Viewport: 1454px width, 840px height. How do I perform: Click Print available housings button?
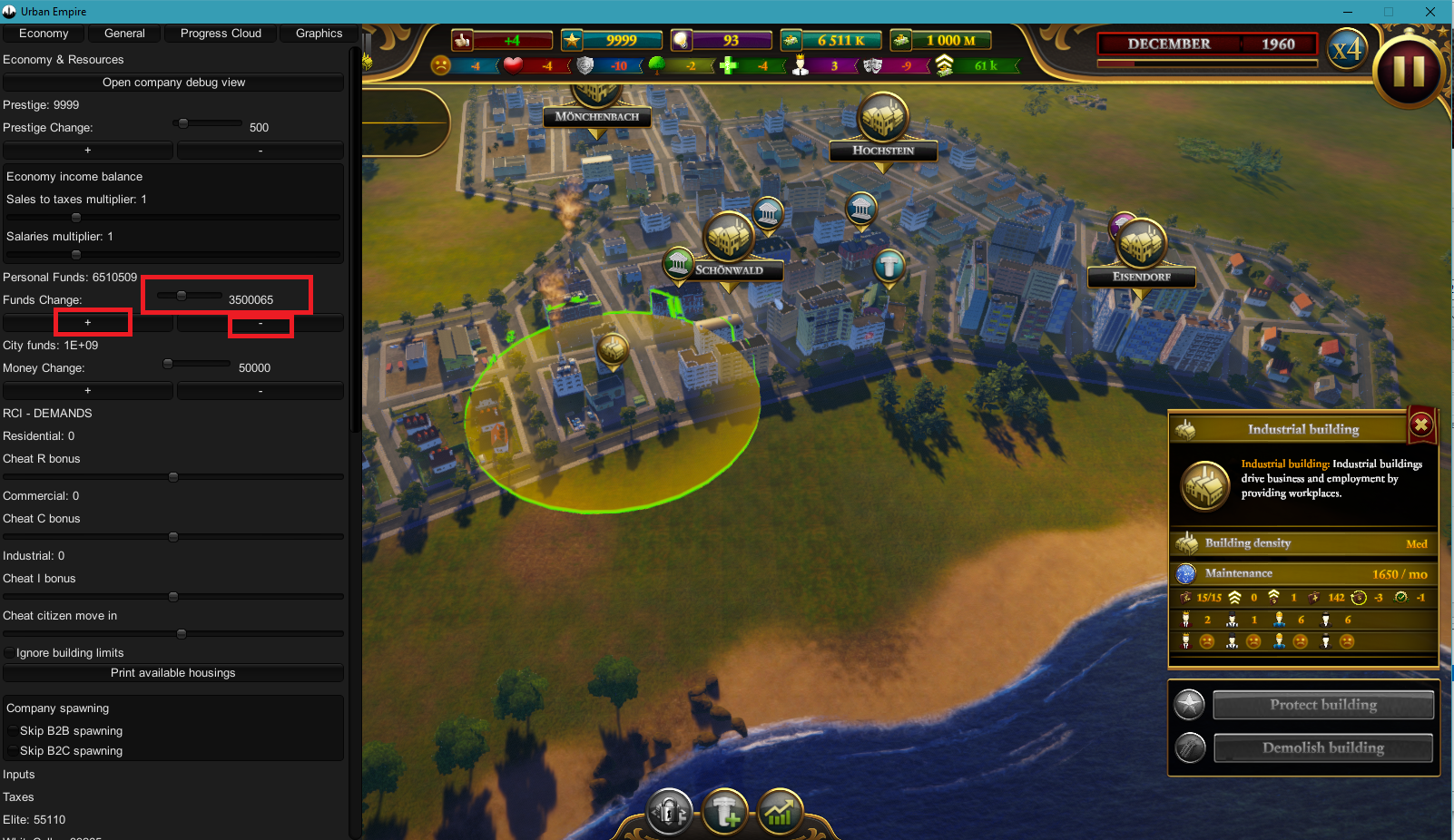[173, 673]
